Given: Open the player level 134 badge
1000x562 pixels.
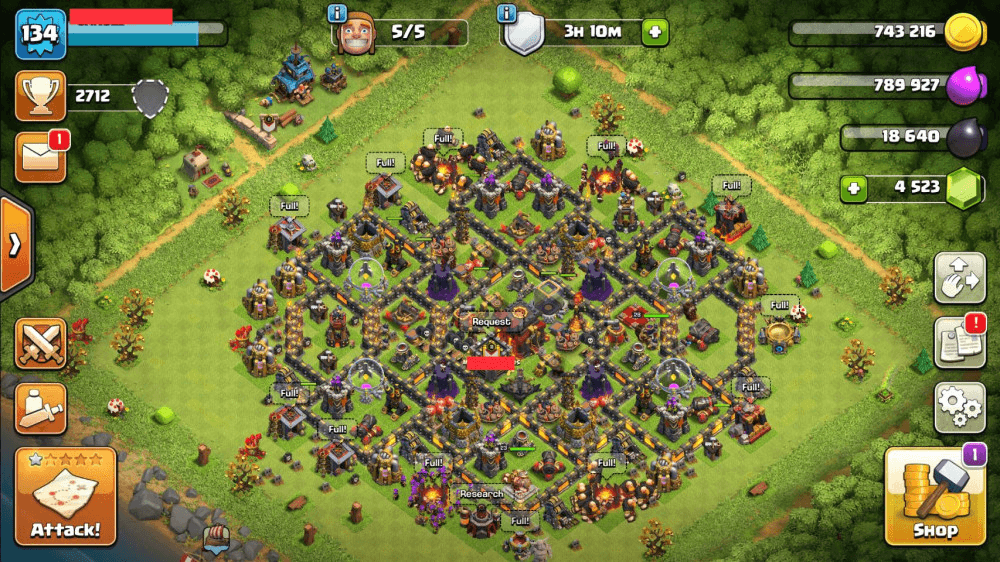Looking at the screenshot, I should click(39, 34).
